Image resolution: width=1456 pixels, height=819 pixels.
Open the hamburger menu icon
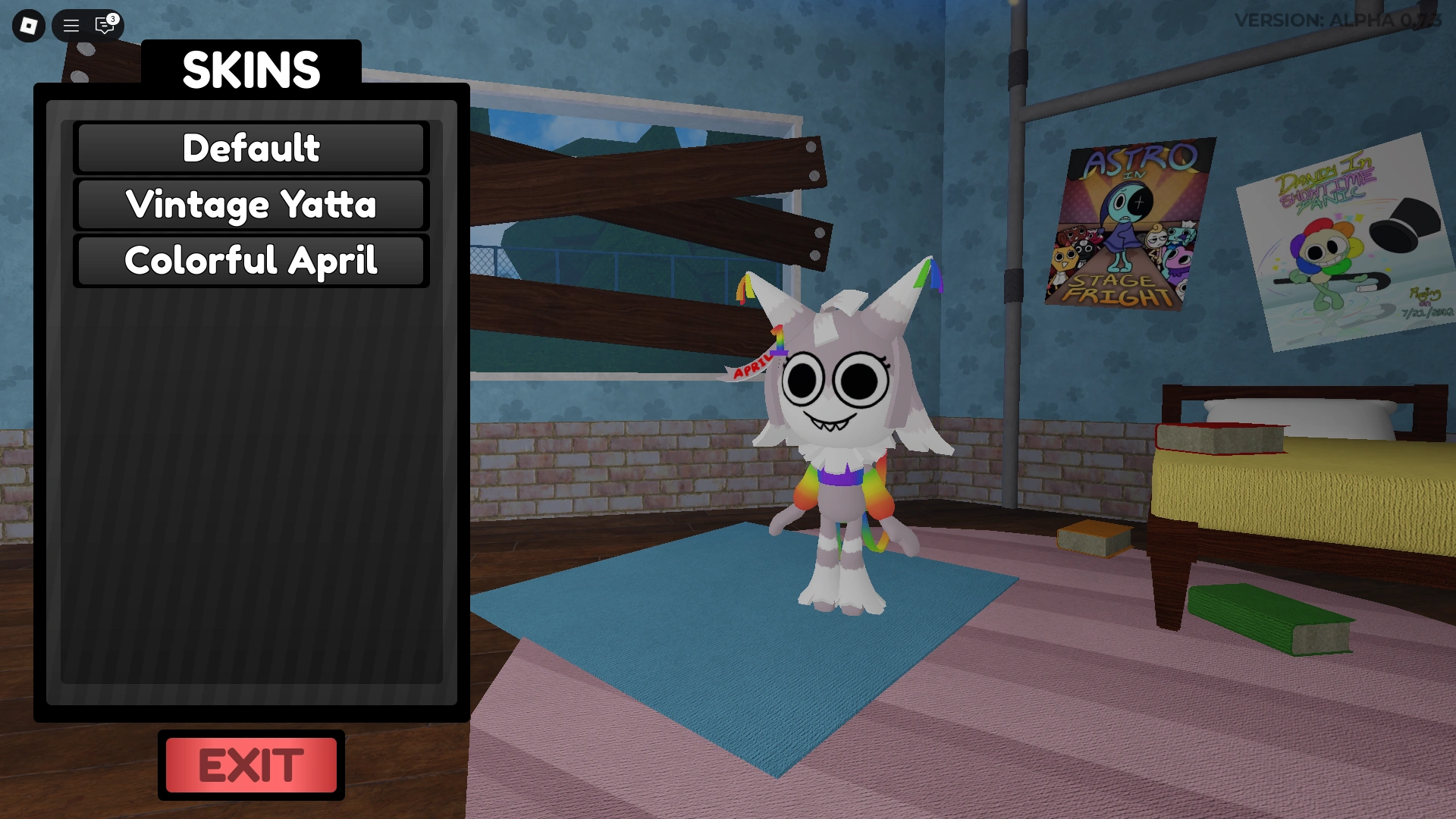[70, 26]
